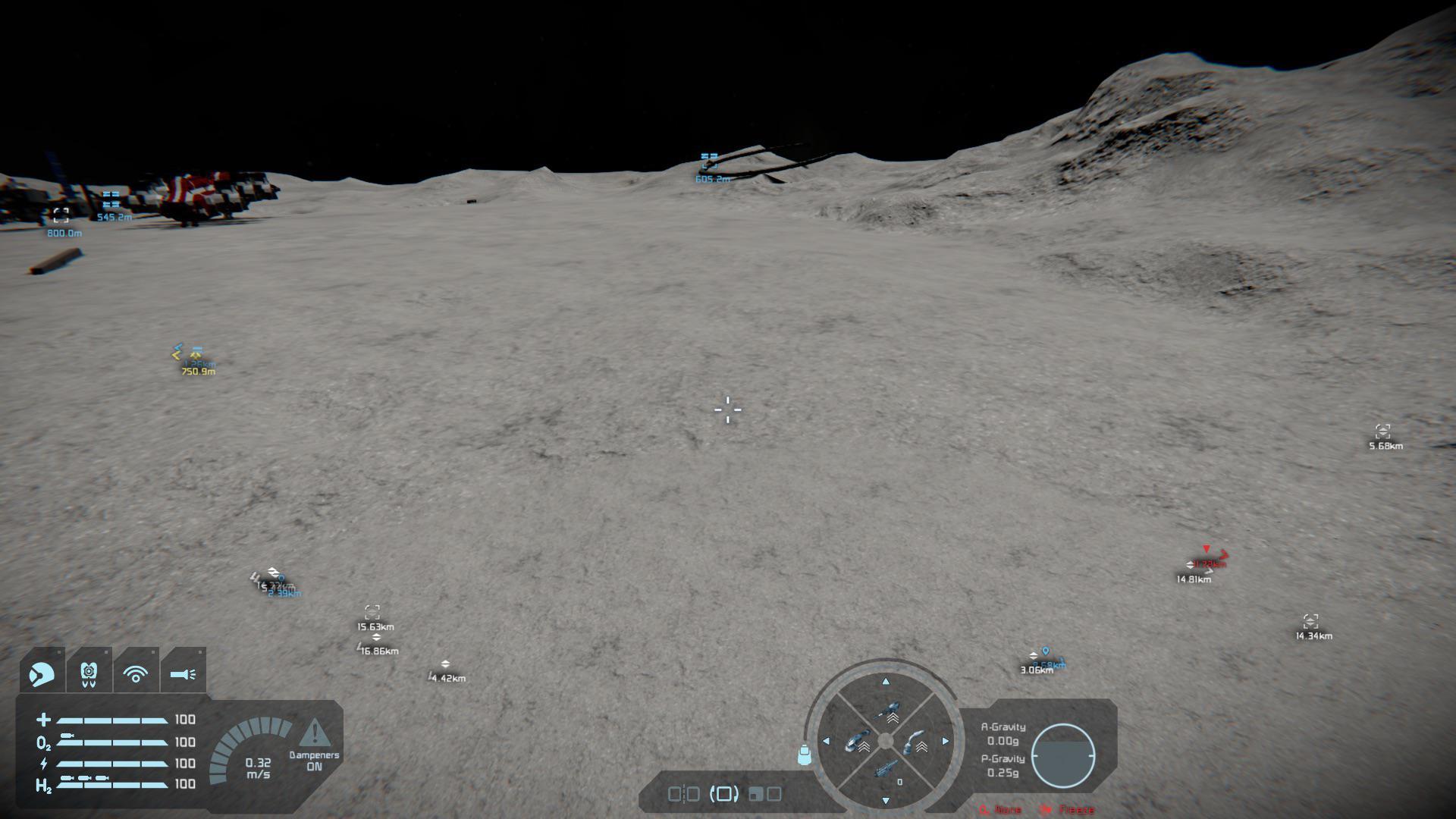The width and height of the screenshot is (1456, 819).
Task: Toggle the block size icon
Action: point(764,794)
